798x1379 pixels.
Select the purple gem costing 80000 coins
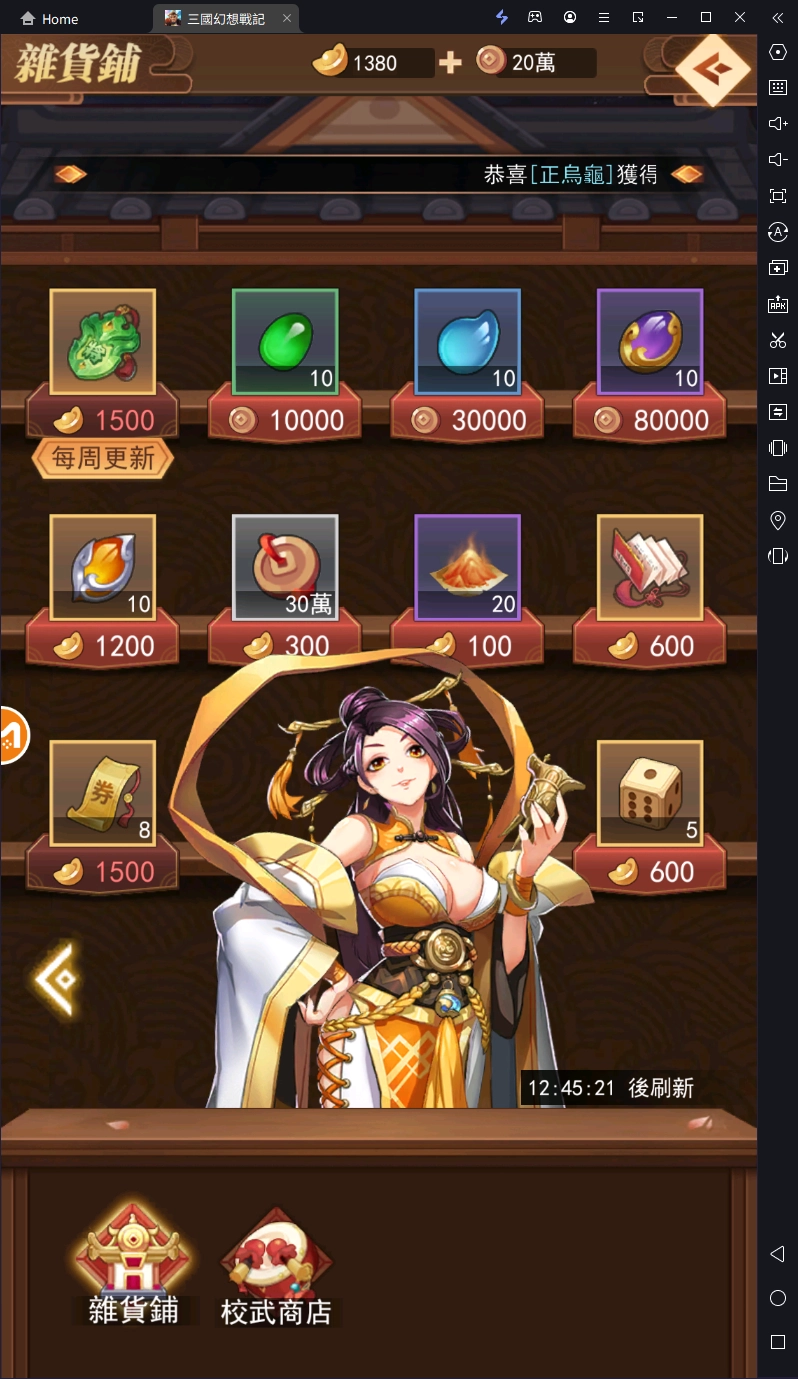point(650,341)
